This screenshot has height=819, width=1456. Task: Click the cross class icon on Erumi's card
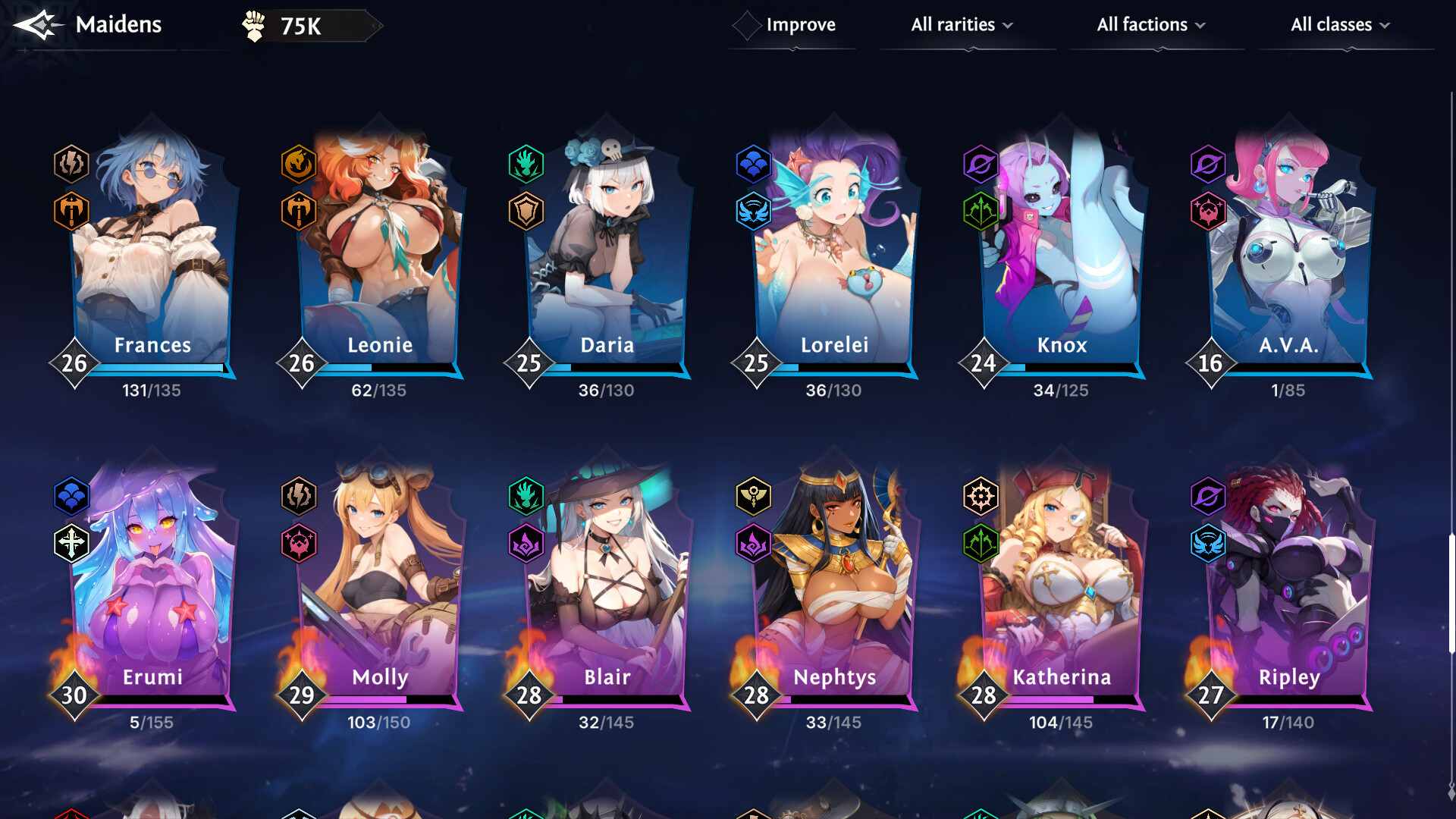(x=71, y=543)
